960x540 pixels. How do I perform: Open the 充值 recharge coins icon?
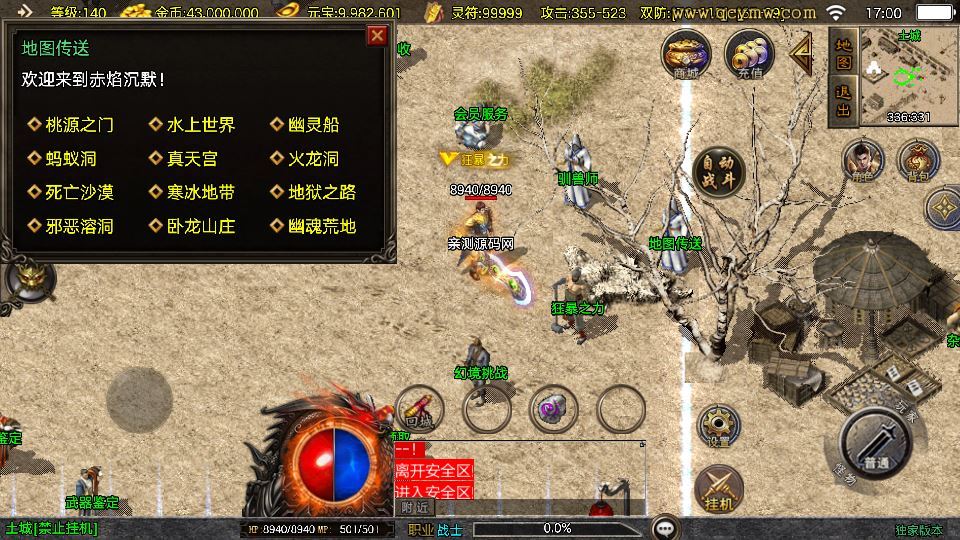pos(749,53)
